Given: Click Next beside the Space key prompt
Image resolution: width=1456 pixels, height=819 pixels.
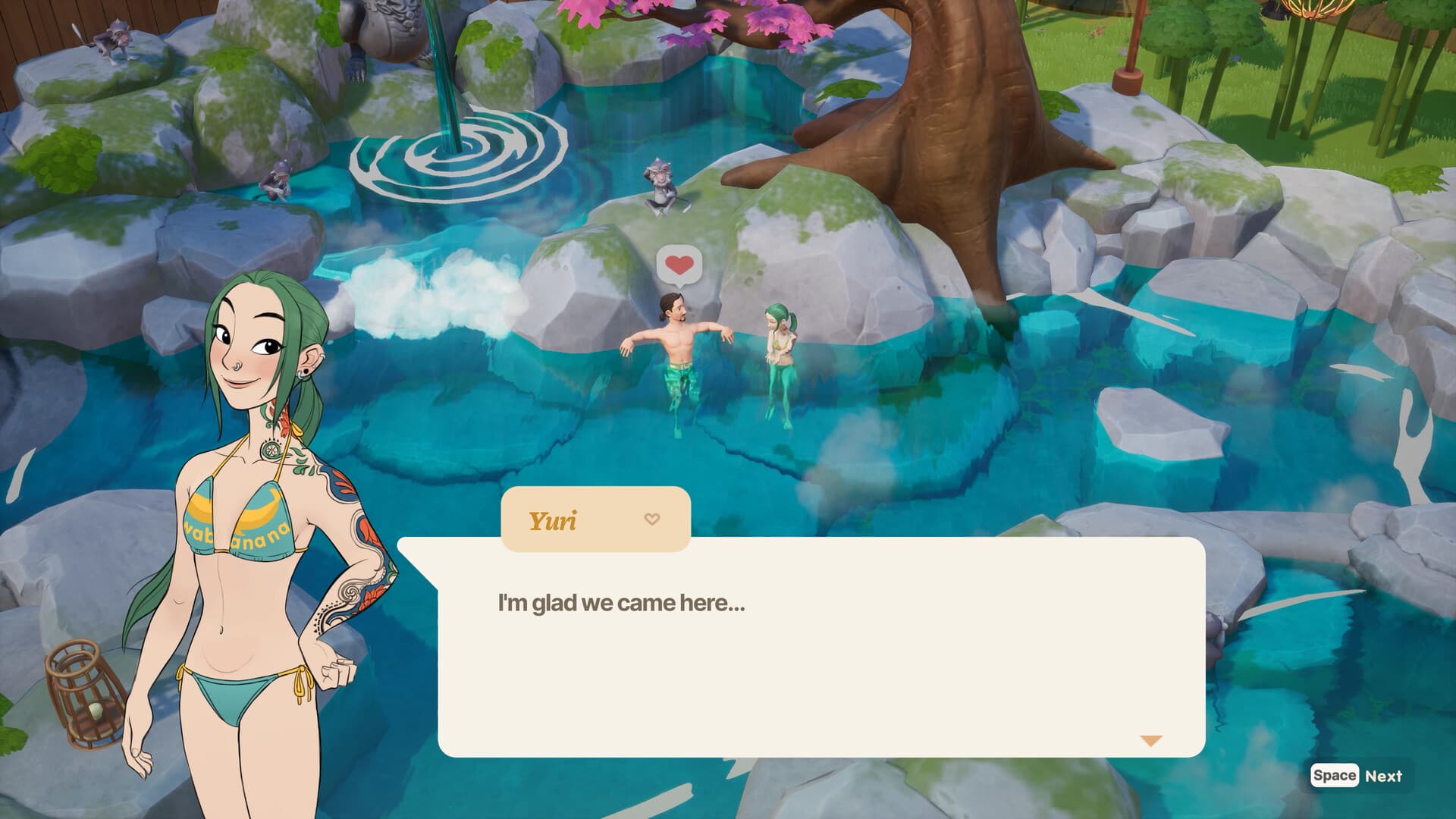Looking at the screenshot, I should (x=1384, y=776).
